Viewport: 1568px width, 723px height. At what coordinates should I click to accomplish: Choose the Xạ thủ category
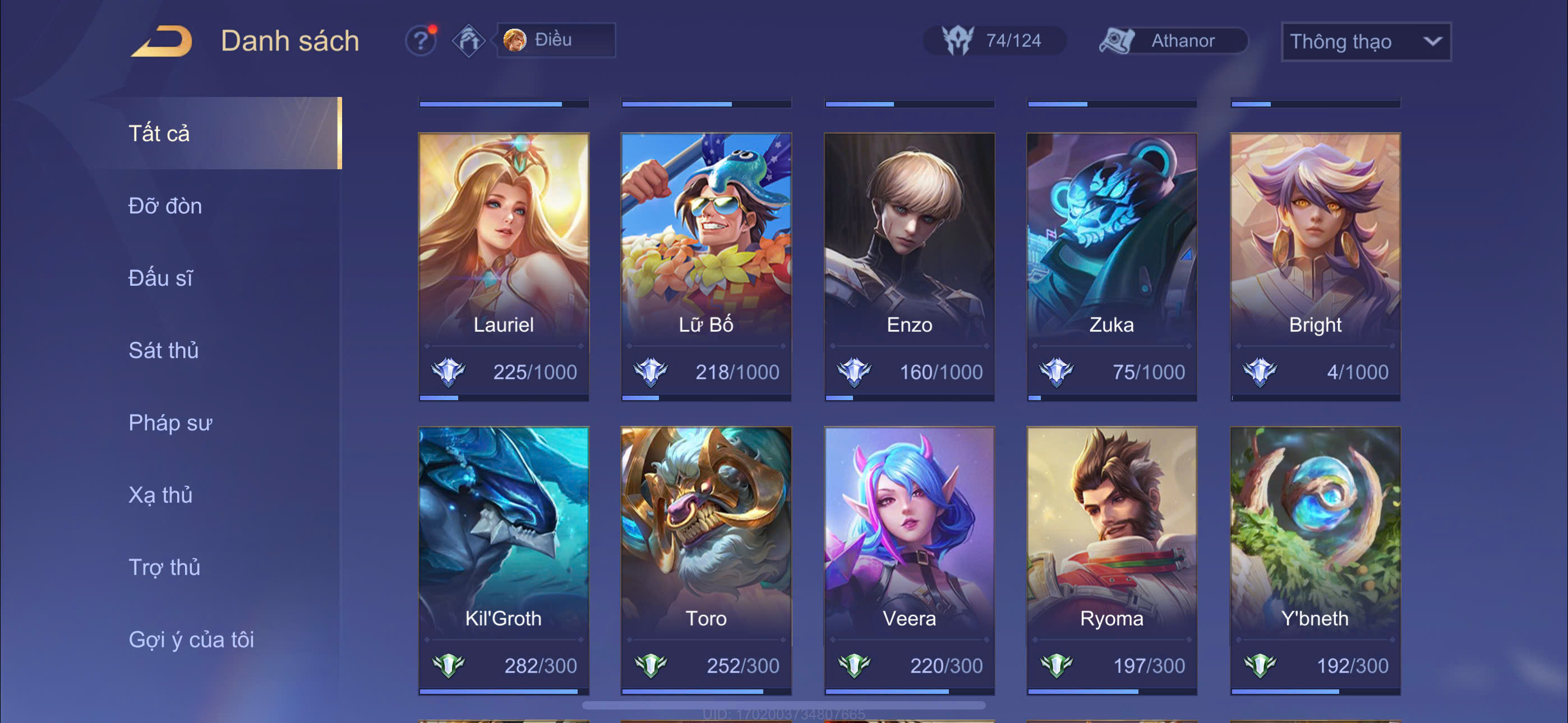pos(161,495)
